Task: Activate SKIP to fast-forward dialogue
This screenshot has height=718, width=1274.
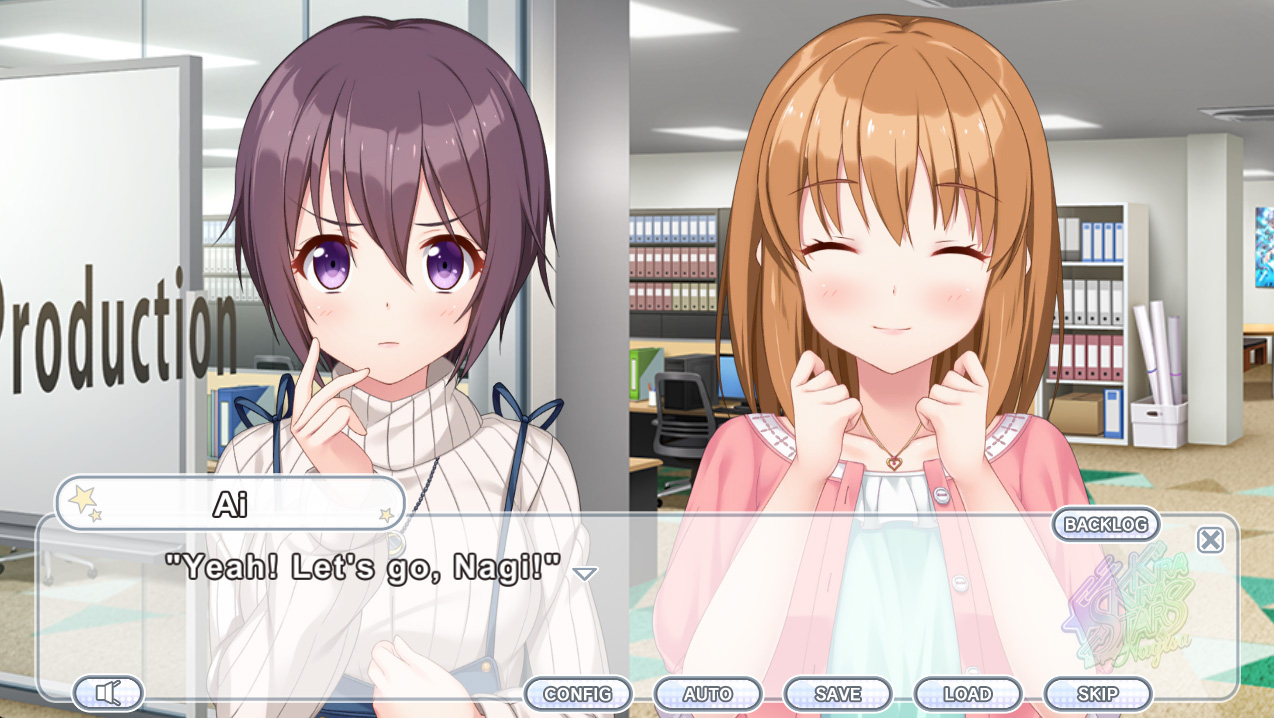Action: pos(1097,694)
